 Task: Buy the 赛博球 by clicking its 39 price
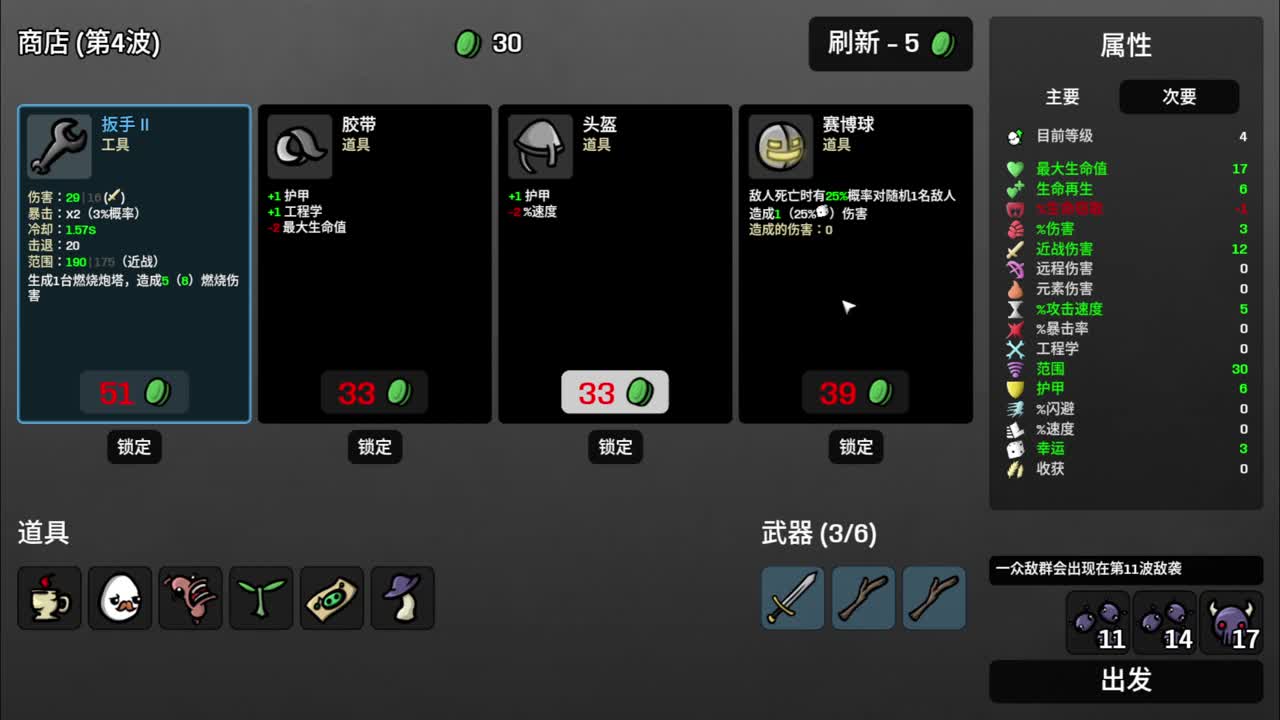click(x=855, y=392)
